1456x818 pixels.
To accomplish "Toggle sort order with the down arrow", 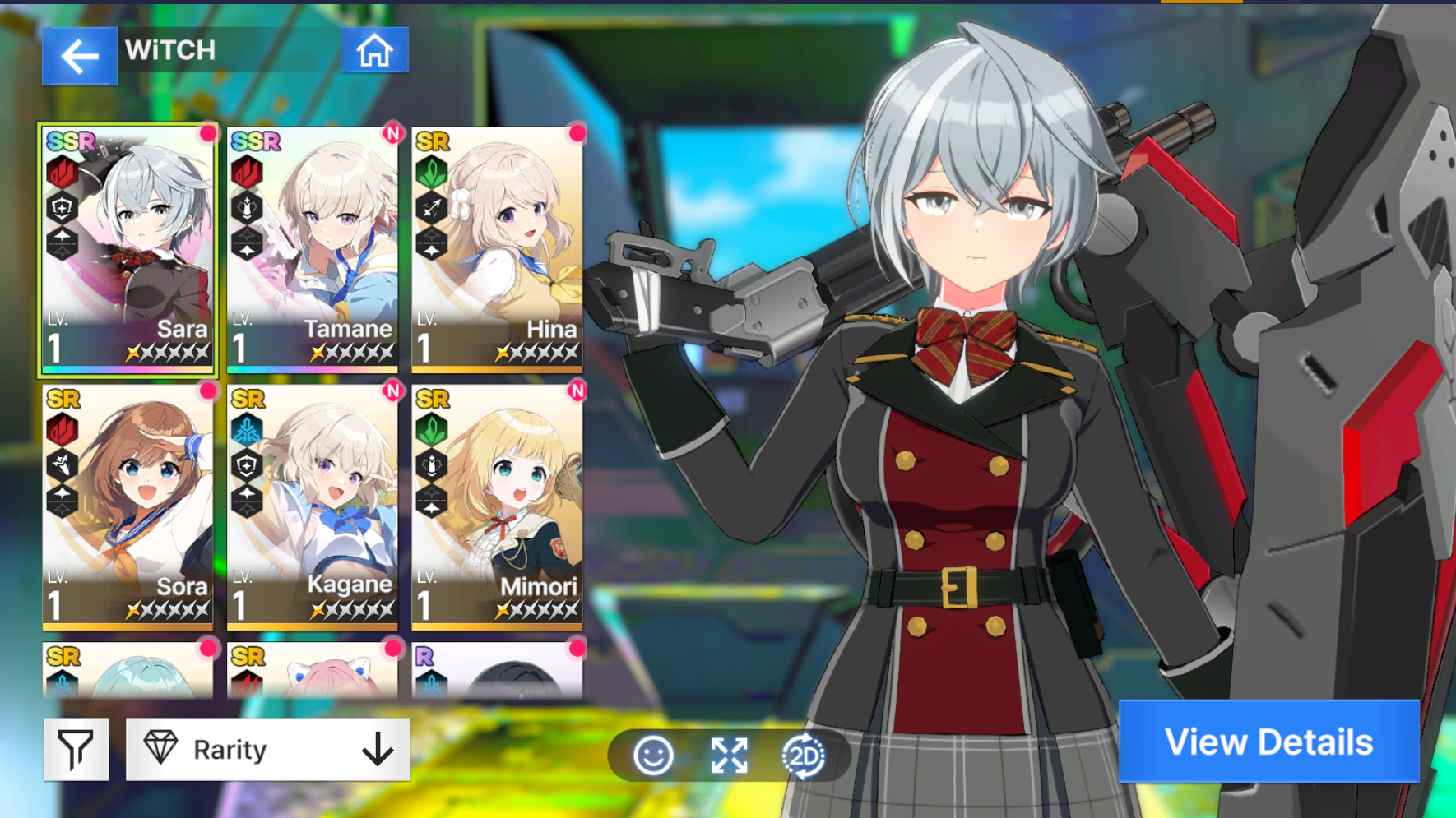I will pos(378,749).
